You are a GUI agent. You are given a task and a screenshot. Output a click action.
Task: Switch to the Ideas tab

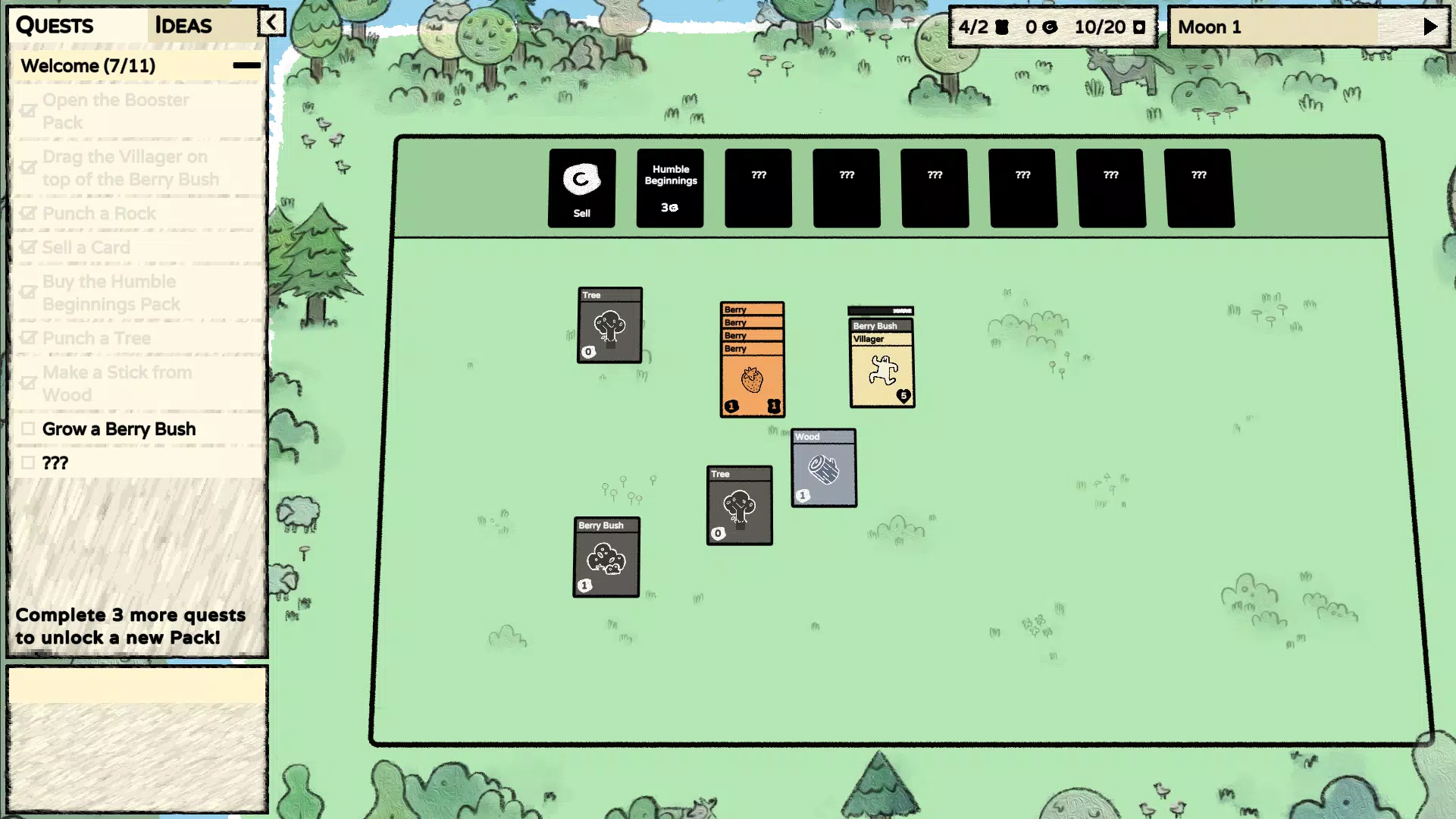point(182,25)
